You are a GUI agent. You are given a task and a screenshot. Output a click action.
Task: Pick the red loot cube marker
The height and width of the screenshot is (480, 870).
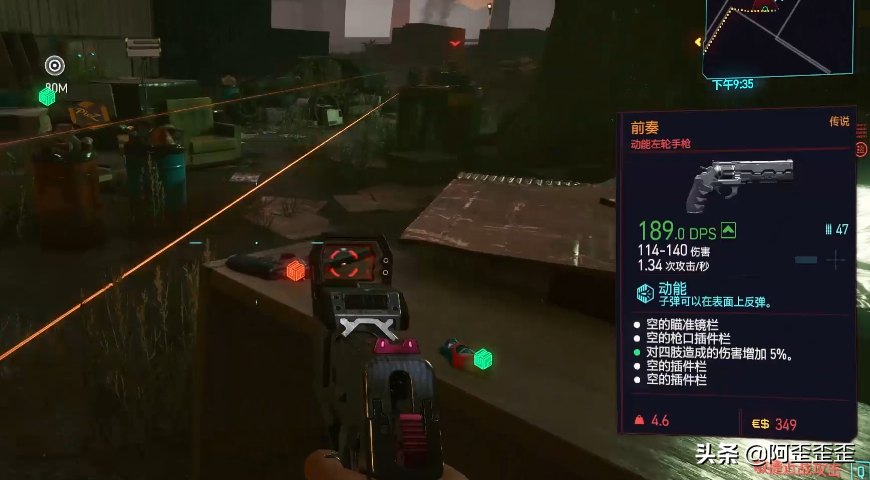click(295, 270)
